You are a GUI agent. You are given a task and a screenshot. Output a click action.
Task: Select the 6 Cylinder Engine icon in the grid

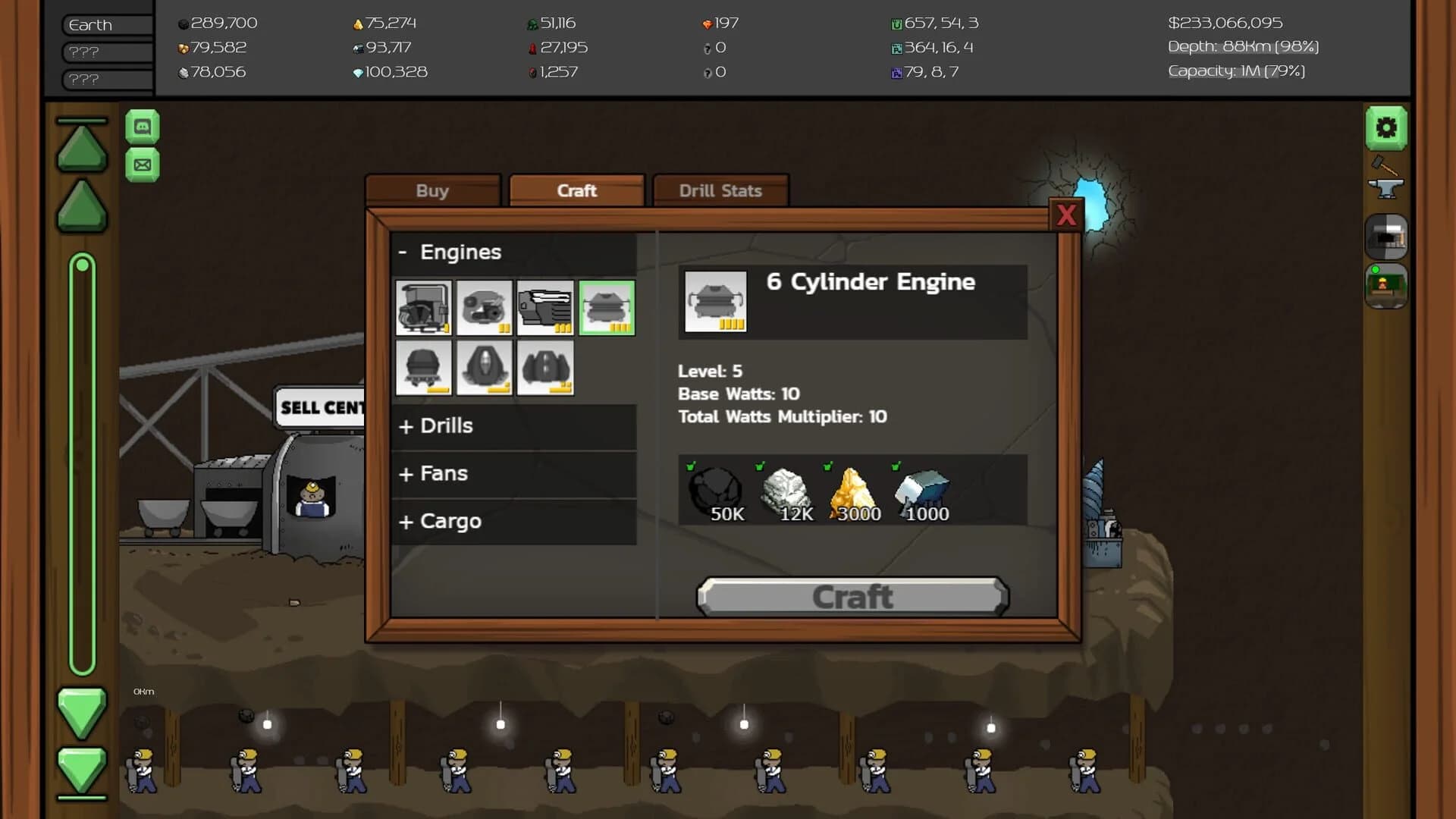point(606,308)
